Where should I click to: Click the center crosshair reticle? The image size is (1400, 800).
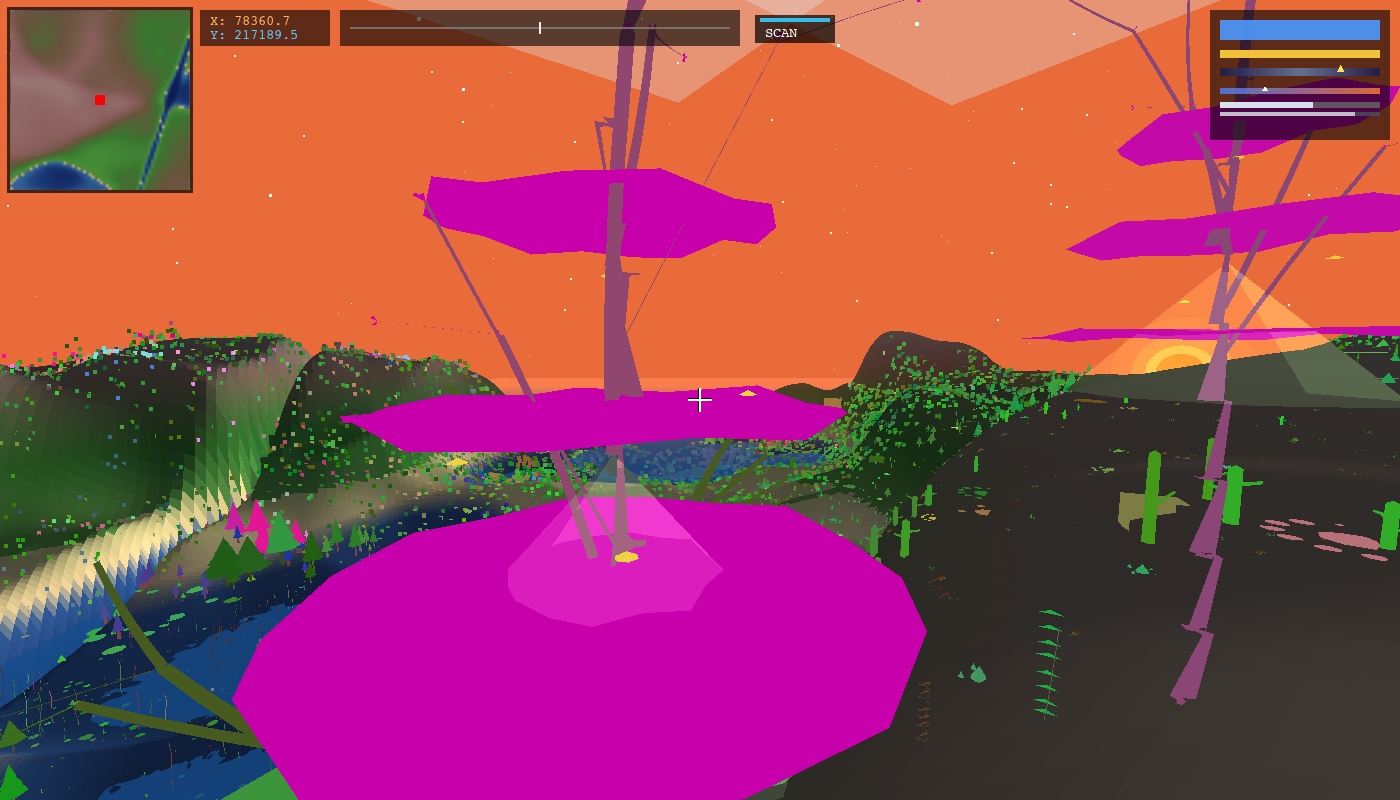[699, 400]
